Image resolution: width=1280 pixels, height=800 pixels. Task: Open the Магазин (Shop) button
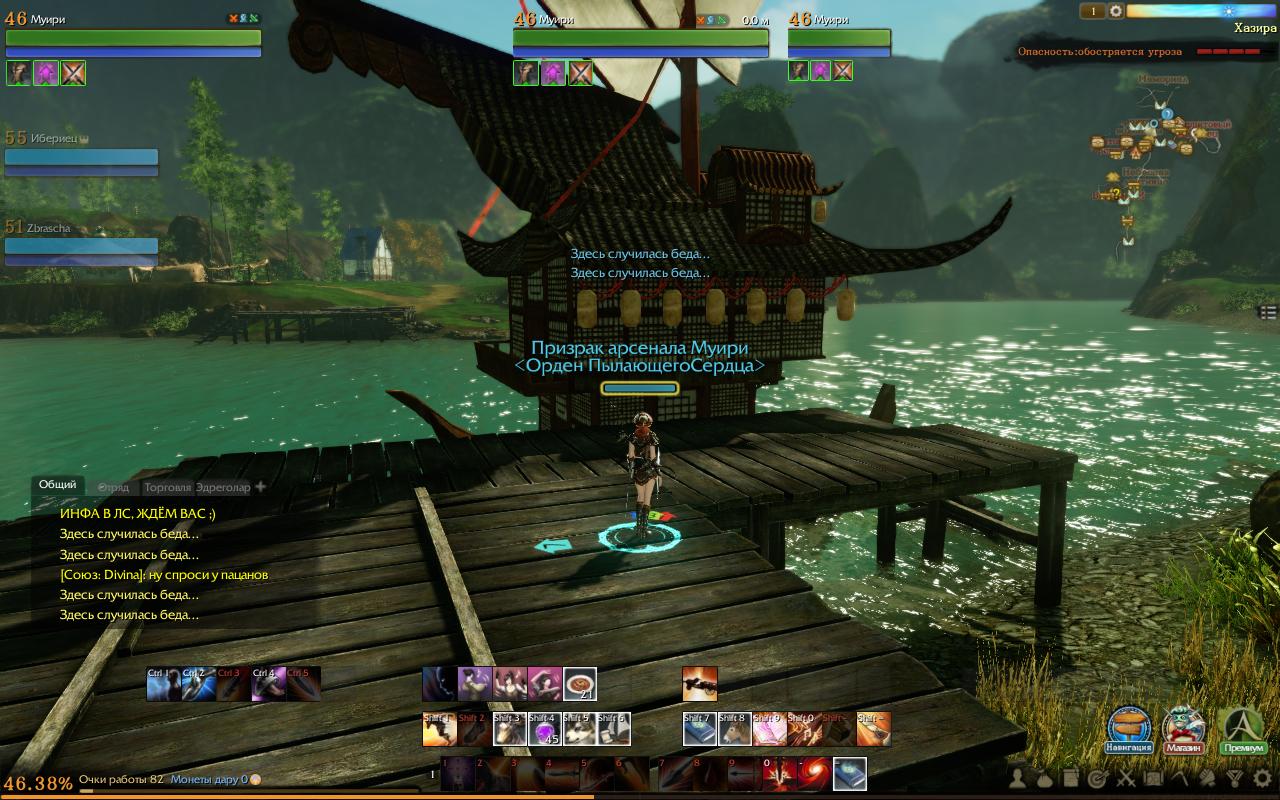tap(1184, 730)
